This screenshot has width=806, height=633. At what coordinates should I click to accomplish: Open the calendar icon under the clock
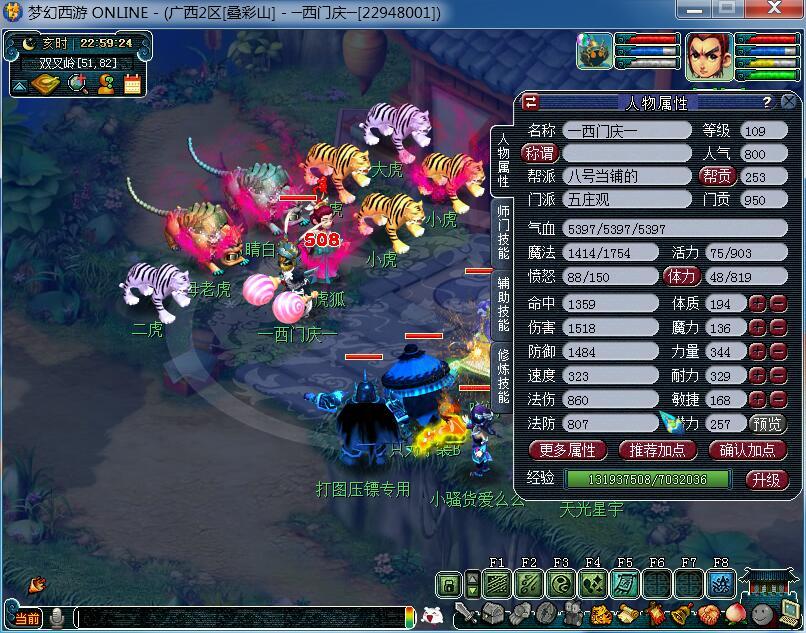click(x=132, y=84)
